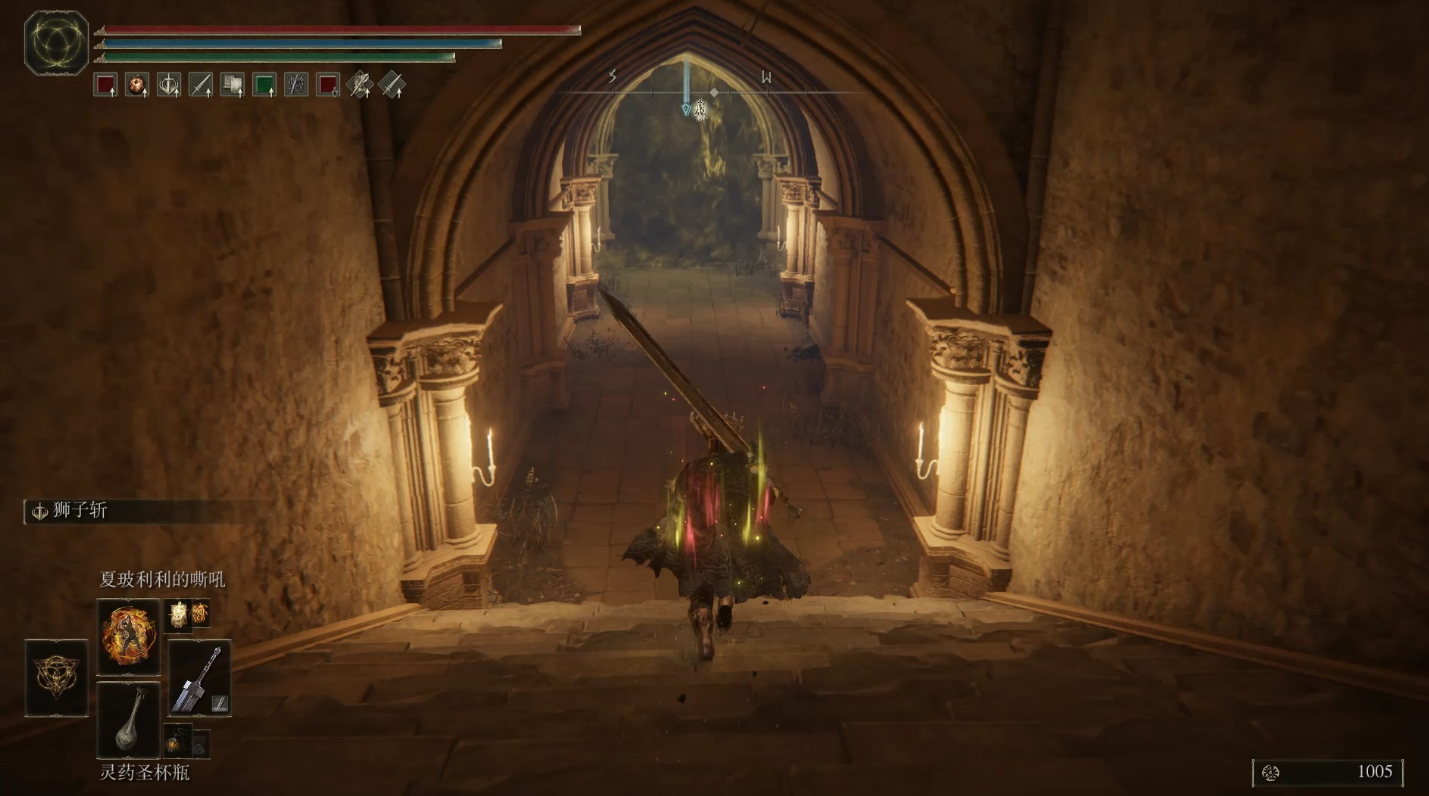Click the green square buff status icon

coord(264,85)
